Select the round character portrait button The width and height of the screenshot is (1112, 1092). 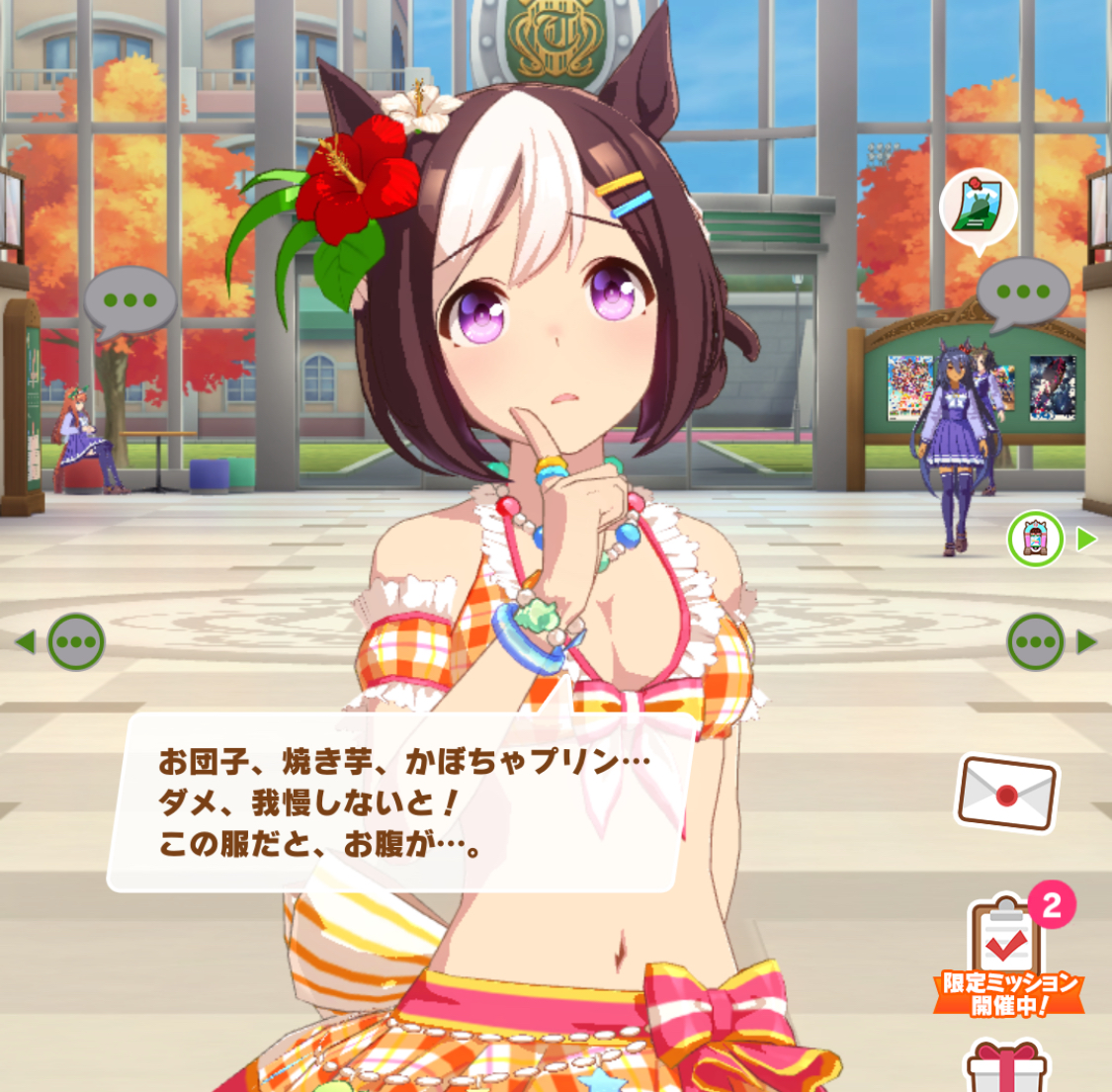[x=1035, y=539]
